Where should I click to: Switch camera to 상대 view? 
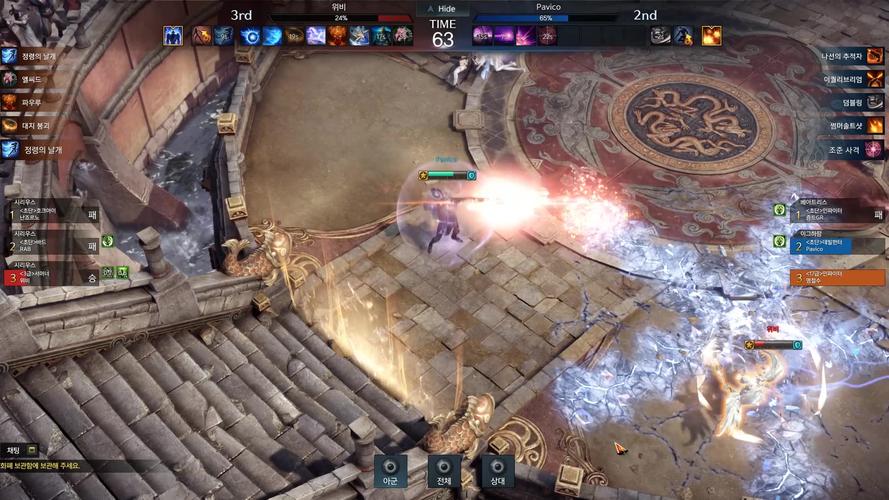[x=497, y=471]
